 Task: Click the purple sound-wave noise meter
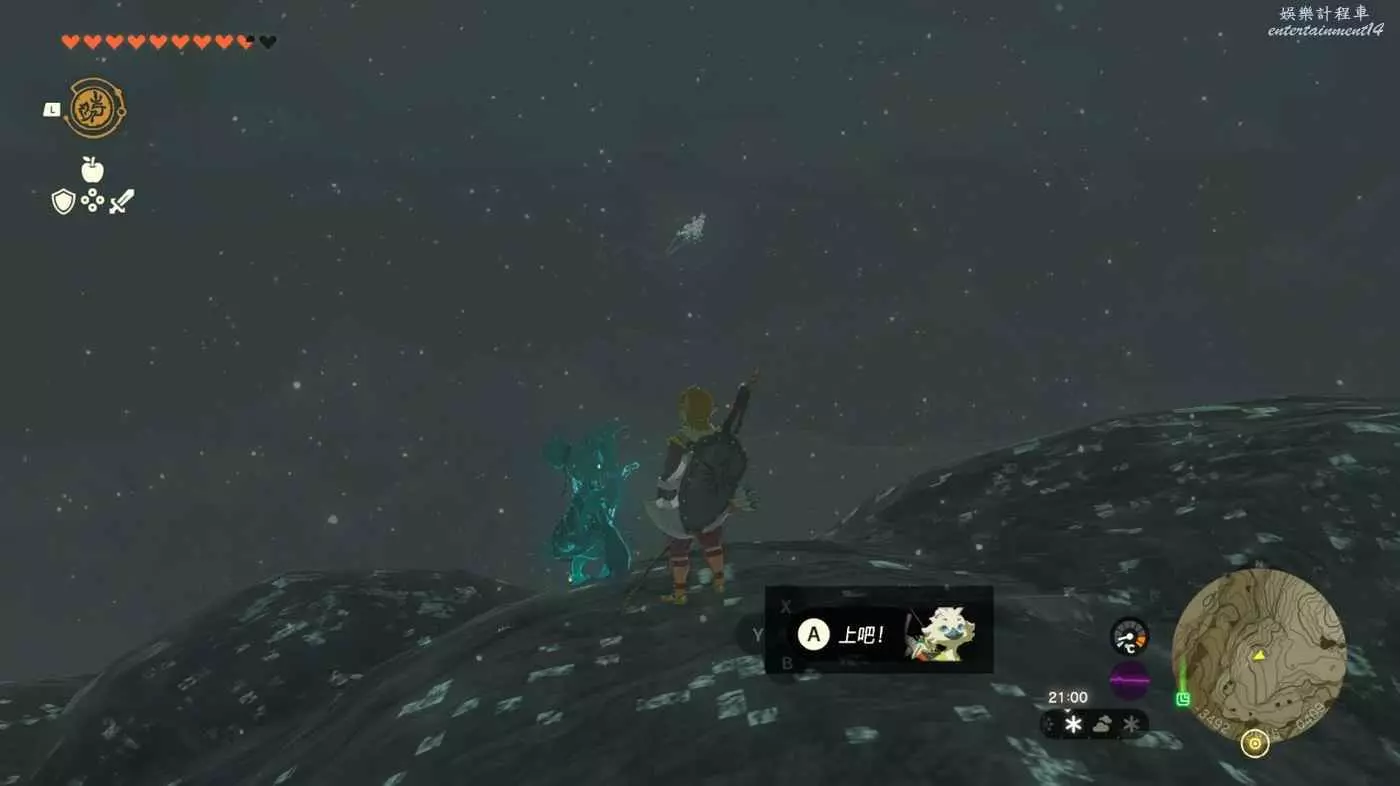pos(1129,680)
